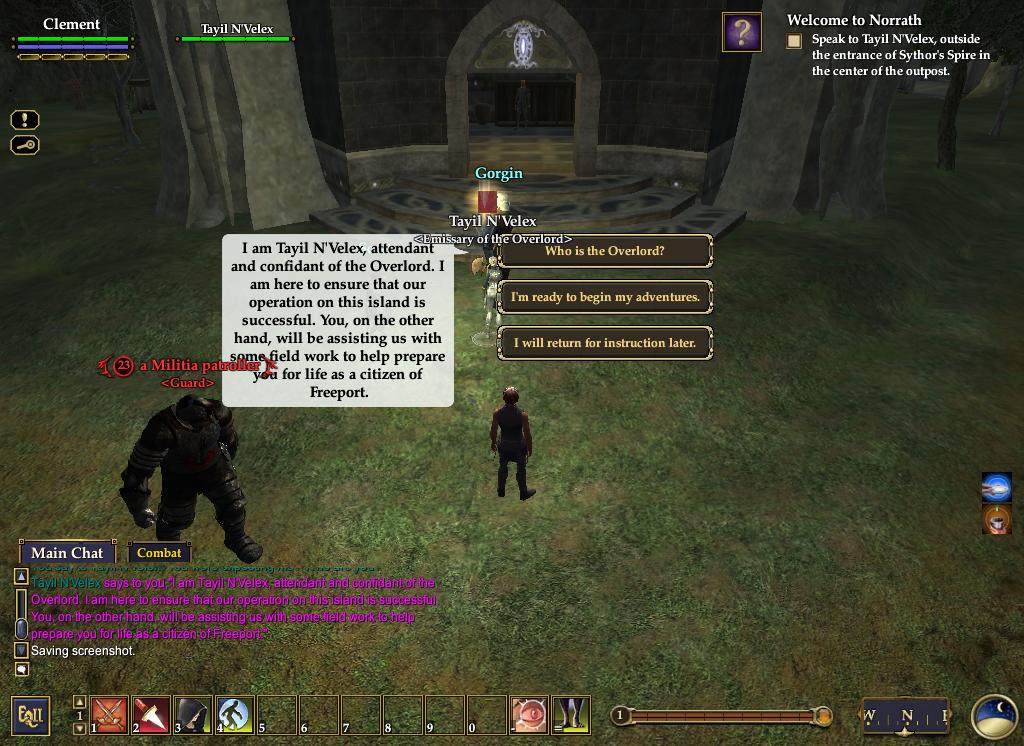
Task: Ask "Who is the Overlord?"
Action: [x=604, y=251]
